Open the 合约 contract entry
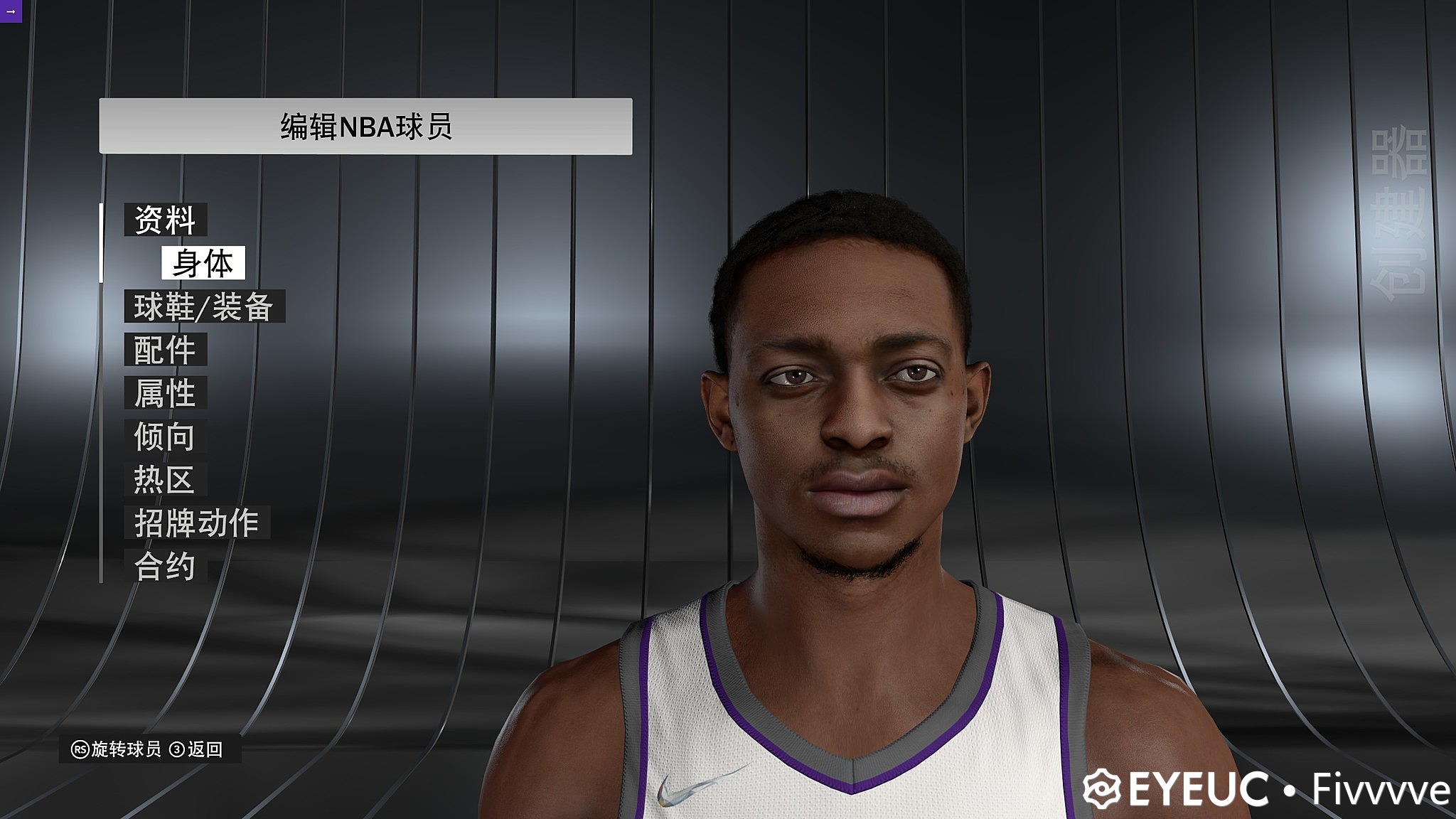Screen dimensions: 1456x819 [165, 567]
